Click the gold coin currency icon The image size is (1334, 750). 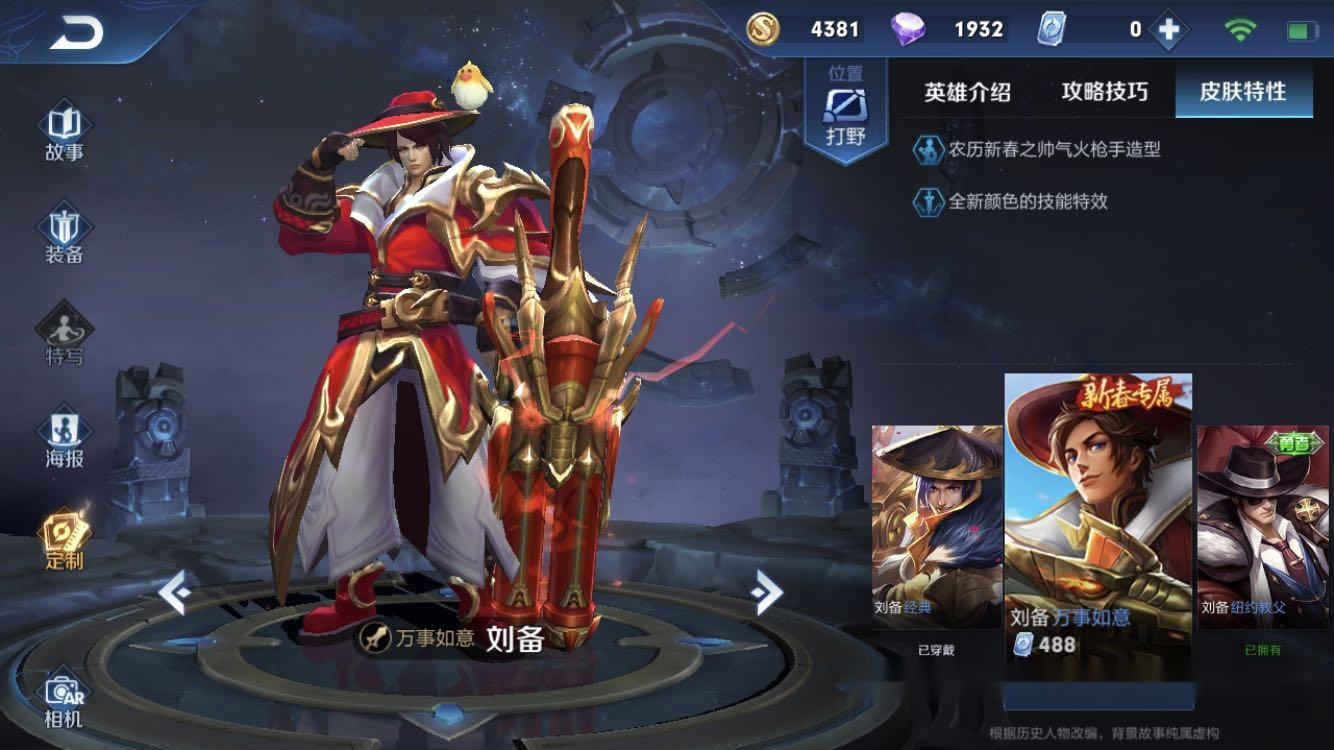click(x=763, y=29)
